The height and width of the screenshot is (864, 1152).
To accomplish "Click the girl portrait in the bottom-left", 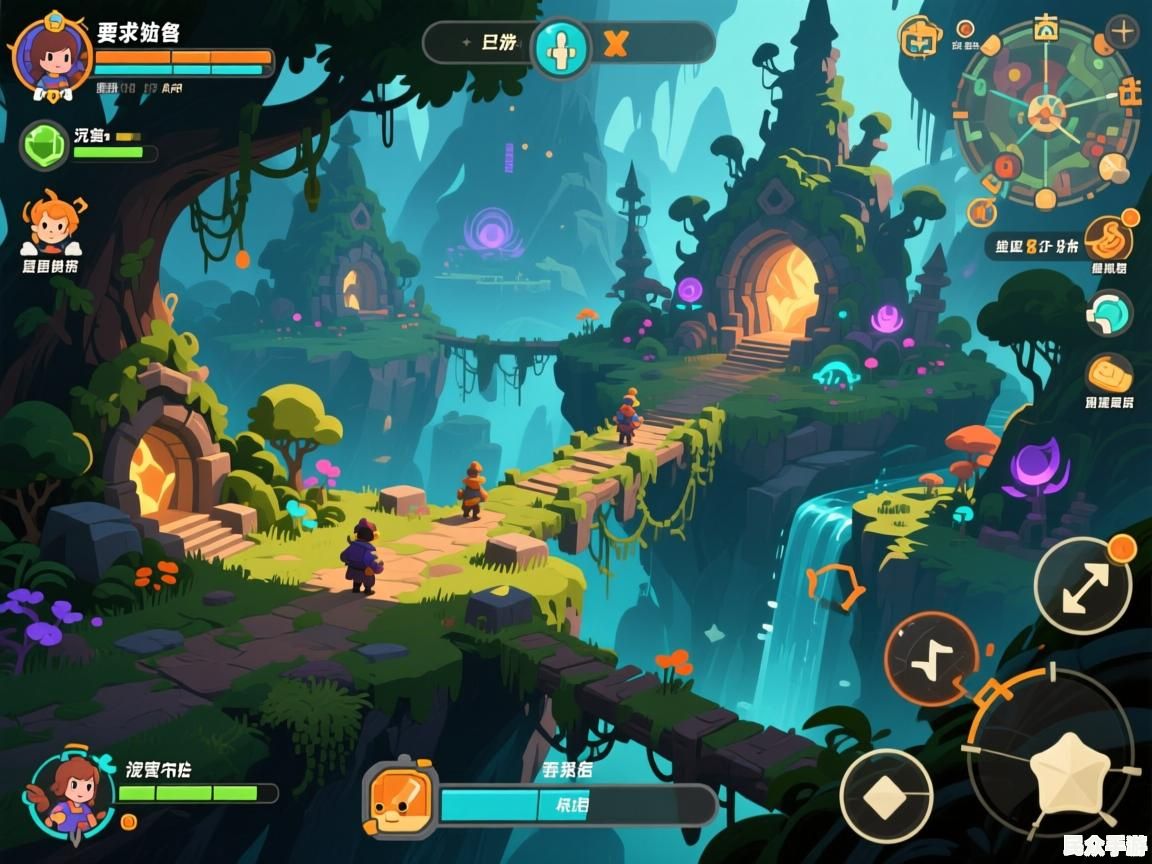I will pyautogui.click(x=72, y=793).
